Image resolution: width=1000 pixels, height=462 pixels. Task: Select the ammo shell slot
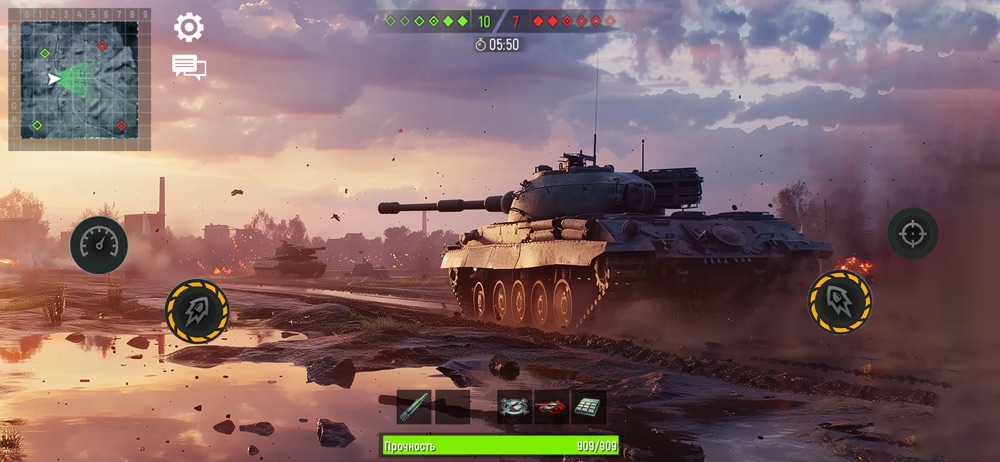[x=414, y=407]
